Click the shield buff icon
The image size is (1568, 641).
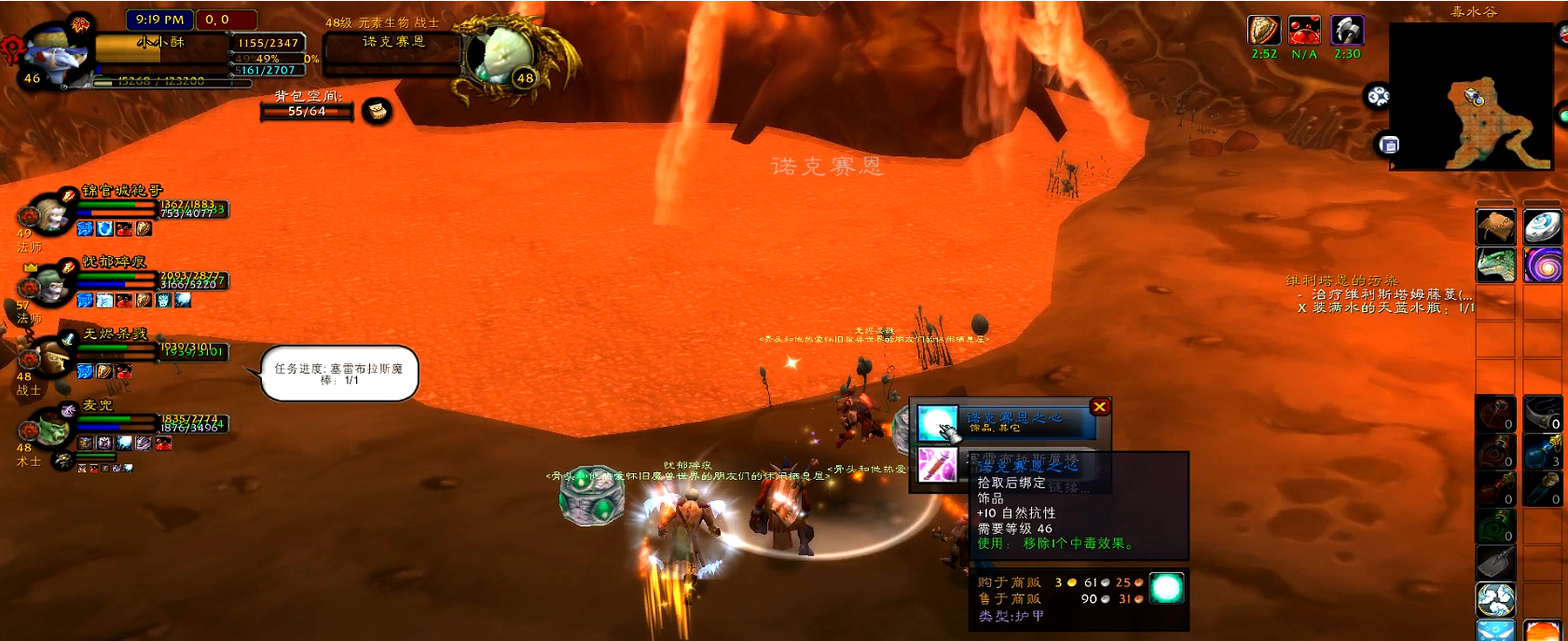(1263, 31)
